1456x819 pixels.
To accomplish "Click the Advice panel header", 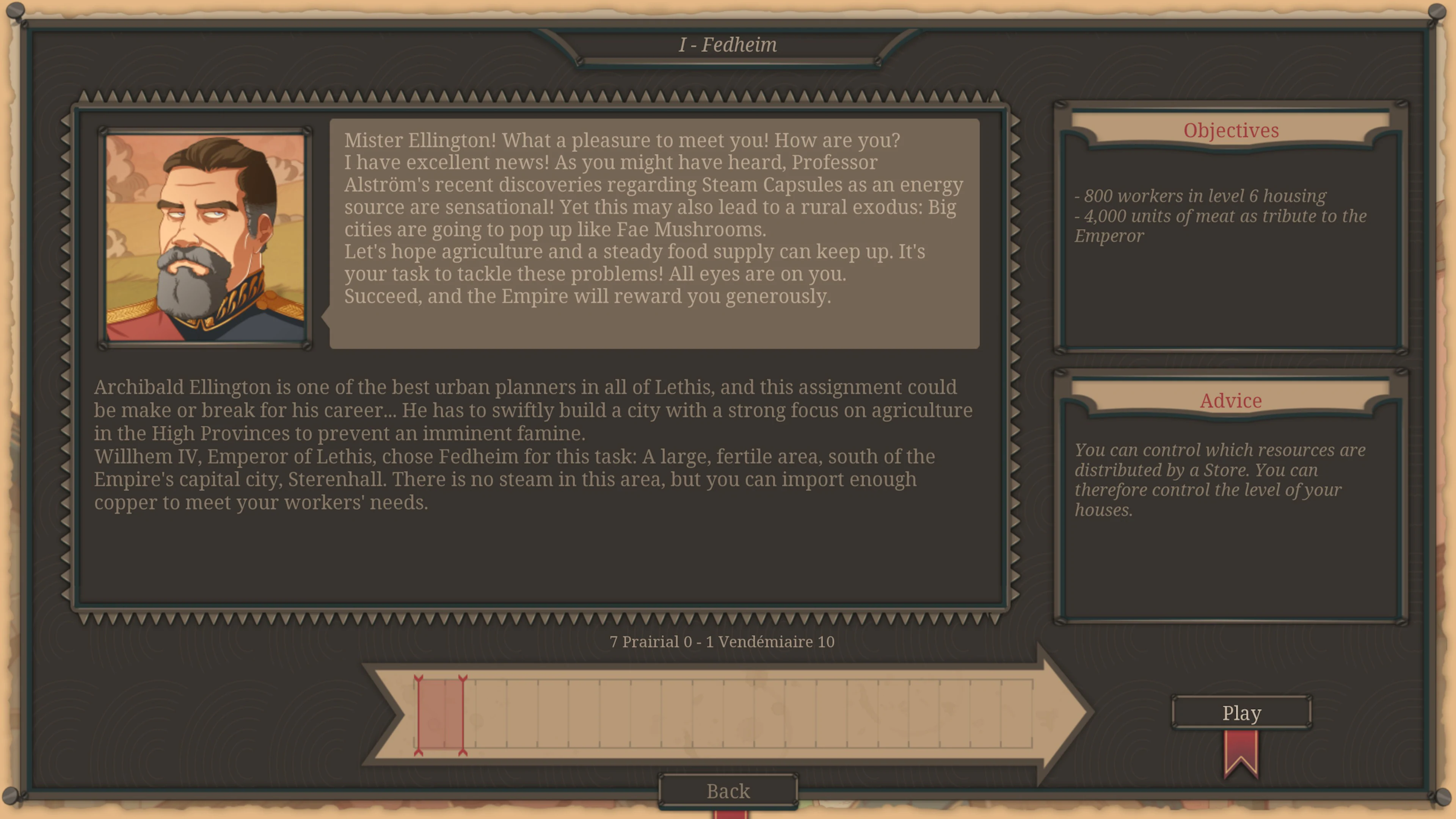I will pos(1230,401).
